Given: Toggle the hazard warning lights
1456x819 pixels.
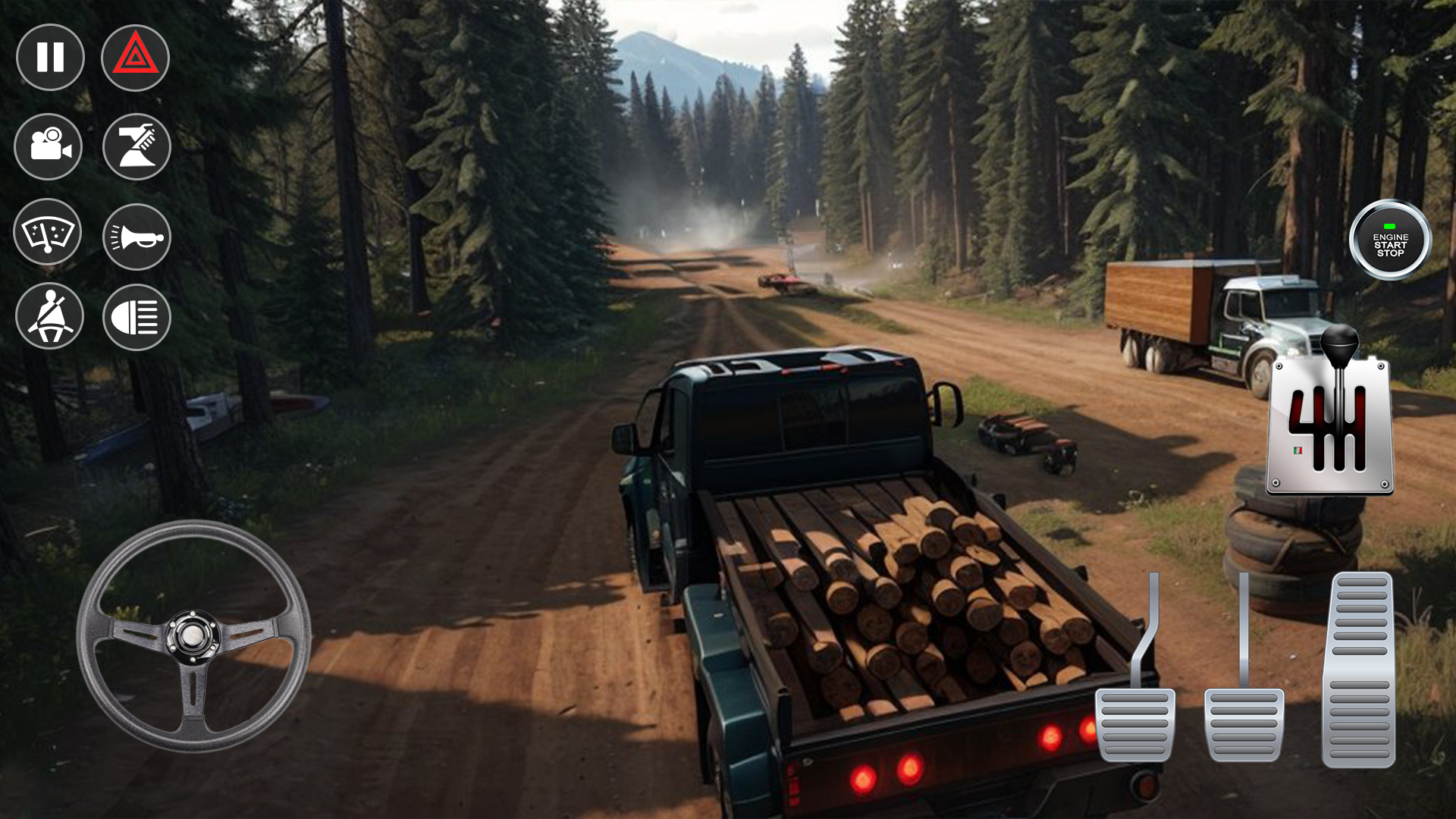Looking at the screenshot, I should pos(136,58).
